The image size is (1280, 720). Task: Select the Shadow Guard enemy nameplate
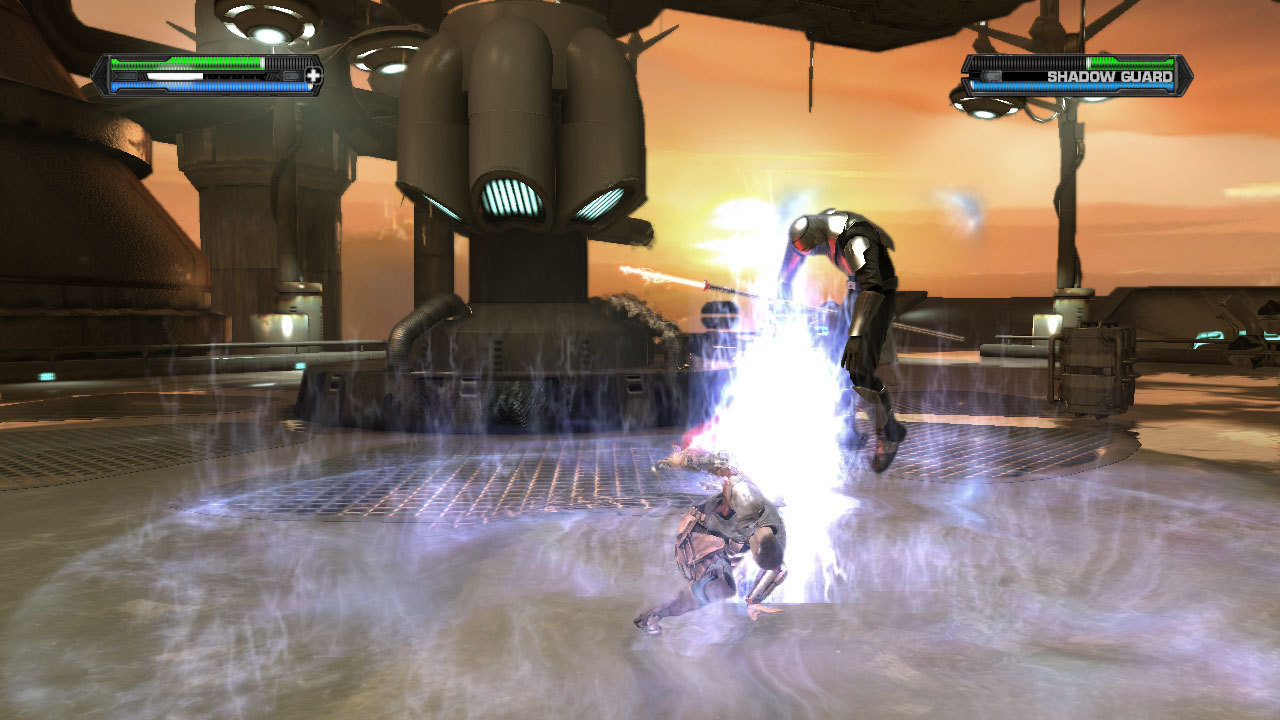click(x=1109, y=76)
